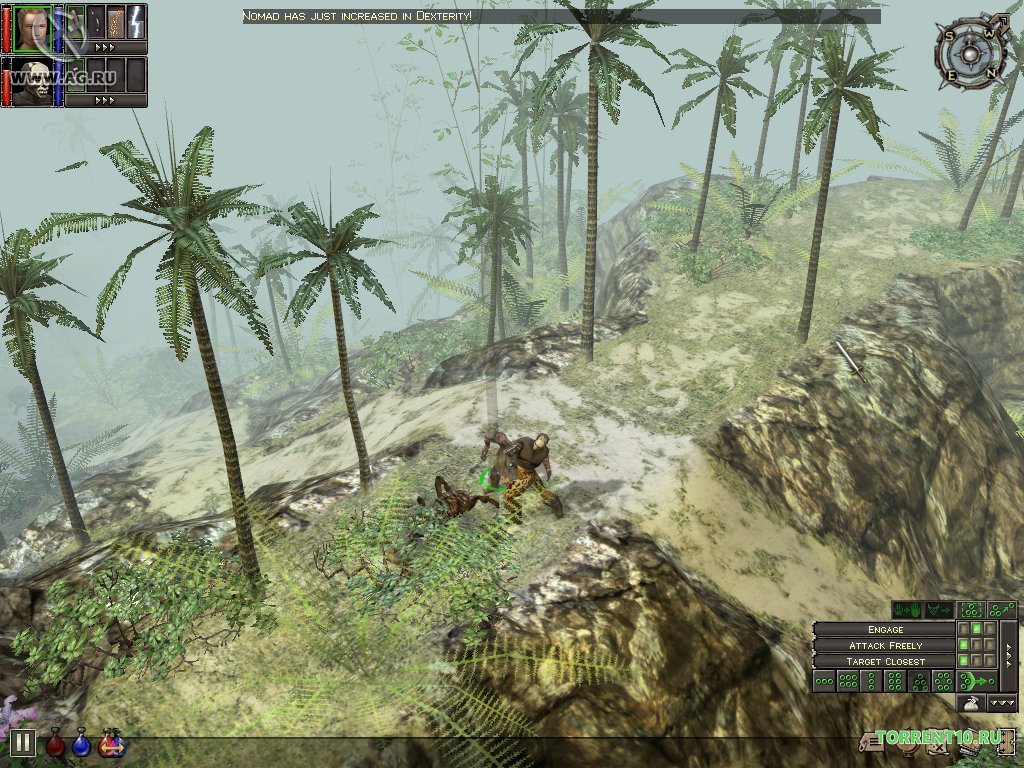Viewport: 1024px width, 768px height.
Task: Expand the blonde hero's triple-arrow bar
Action: (104, 46)
